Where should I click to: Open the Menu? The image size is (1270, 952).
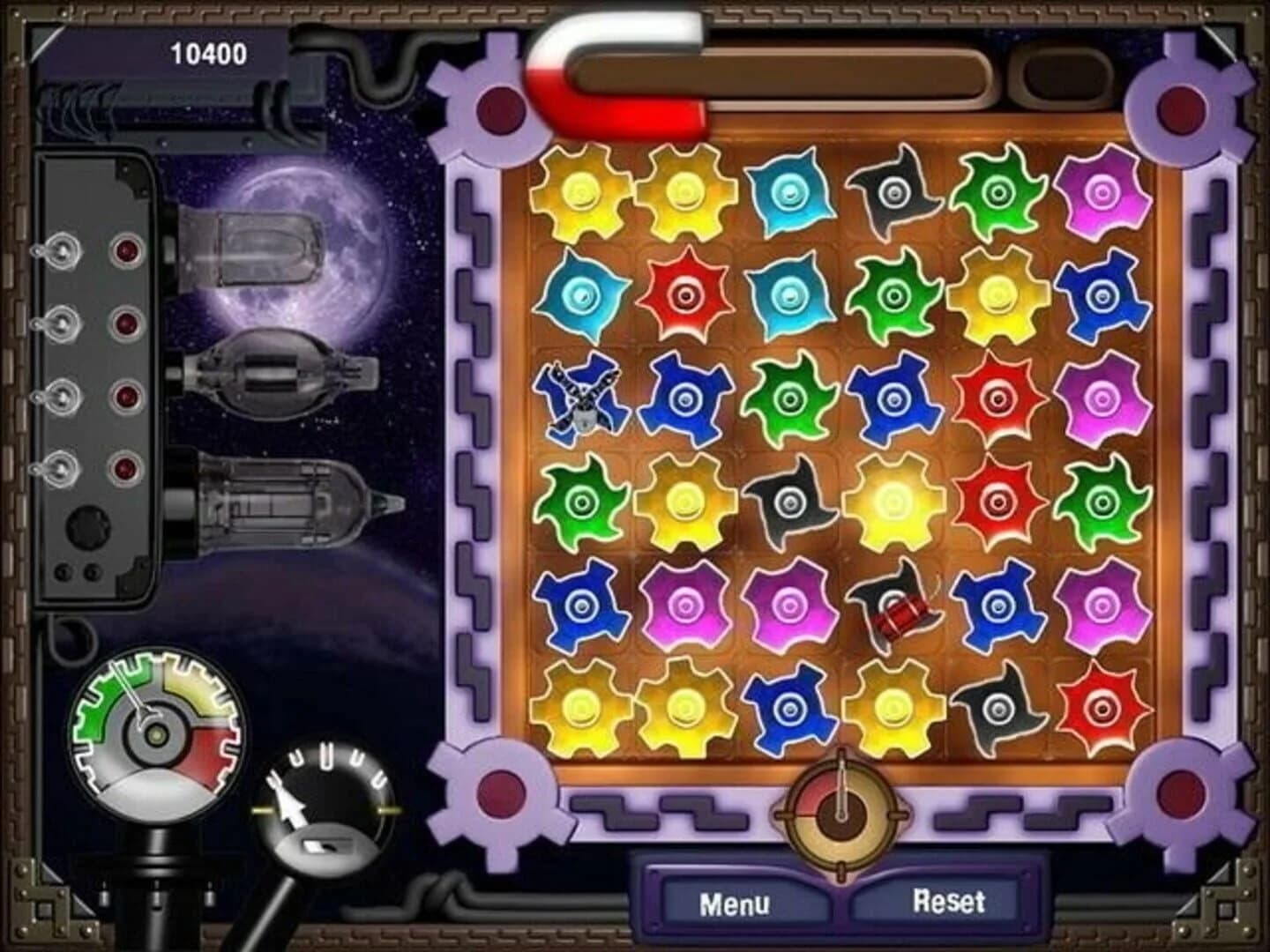click(x=741, y=904)
